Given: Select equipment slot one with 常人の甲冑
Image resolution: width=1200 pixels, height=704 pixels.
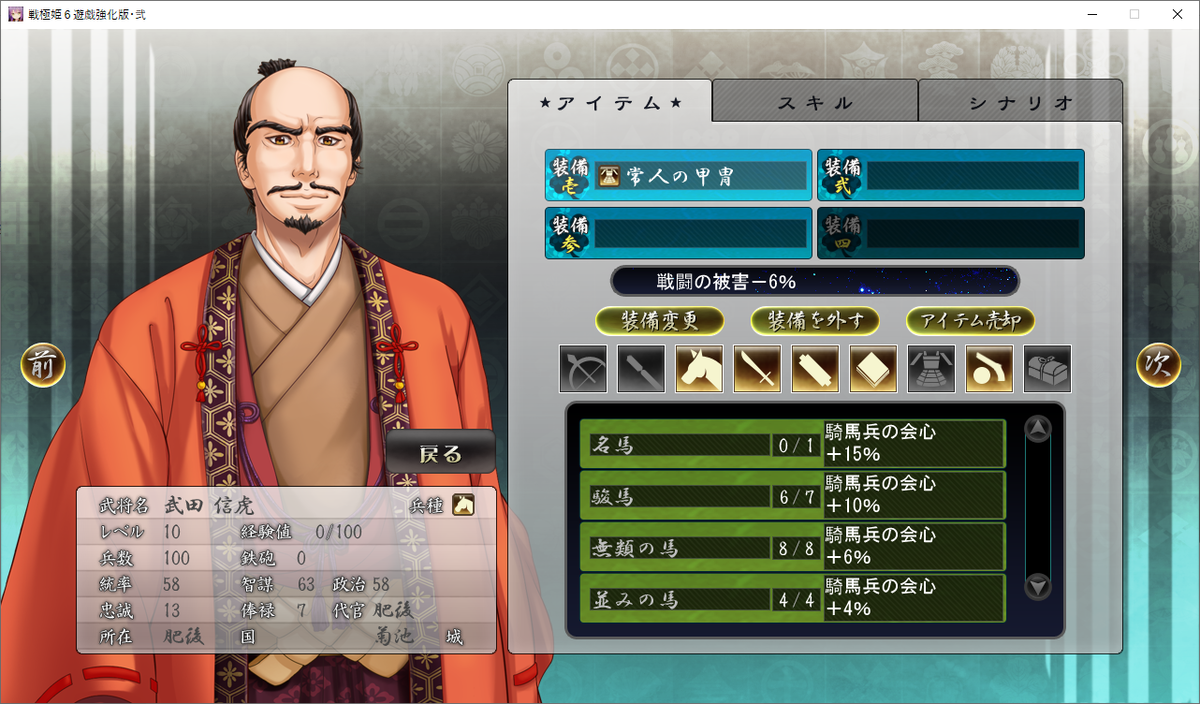Looking at the screenshot, I should pos(679,176).
